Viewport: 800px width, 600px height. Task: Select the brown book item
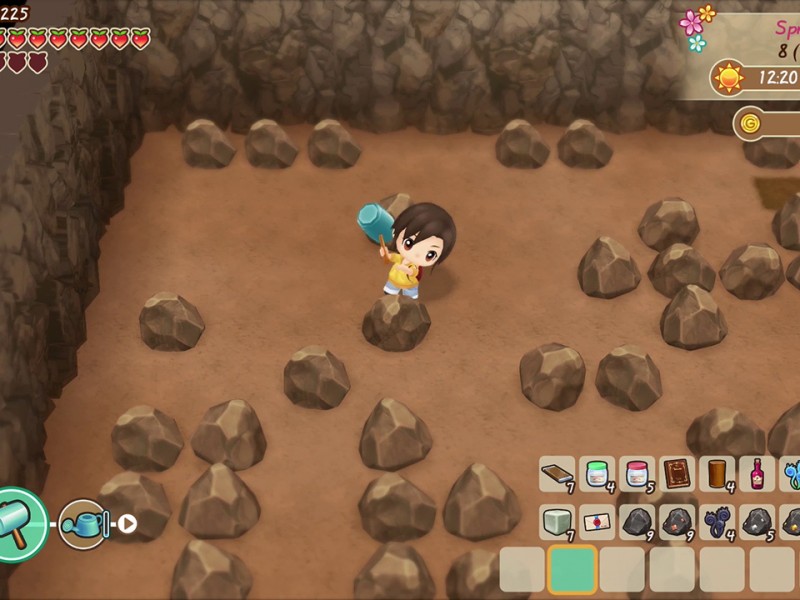pos(677,473)
